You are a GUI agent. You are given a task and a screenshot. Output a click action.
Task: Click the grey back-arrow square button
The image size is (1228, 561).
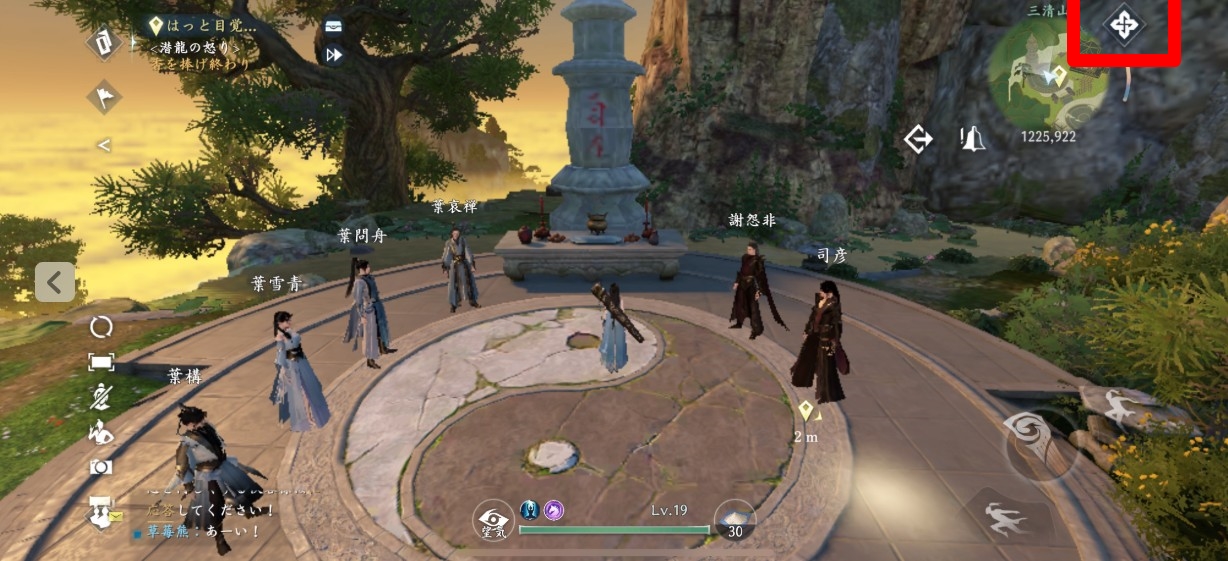[55, 282]
